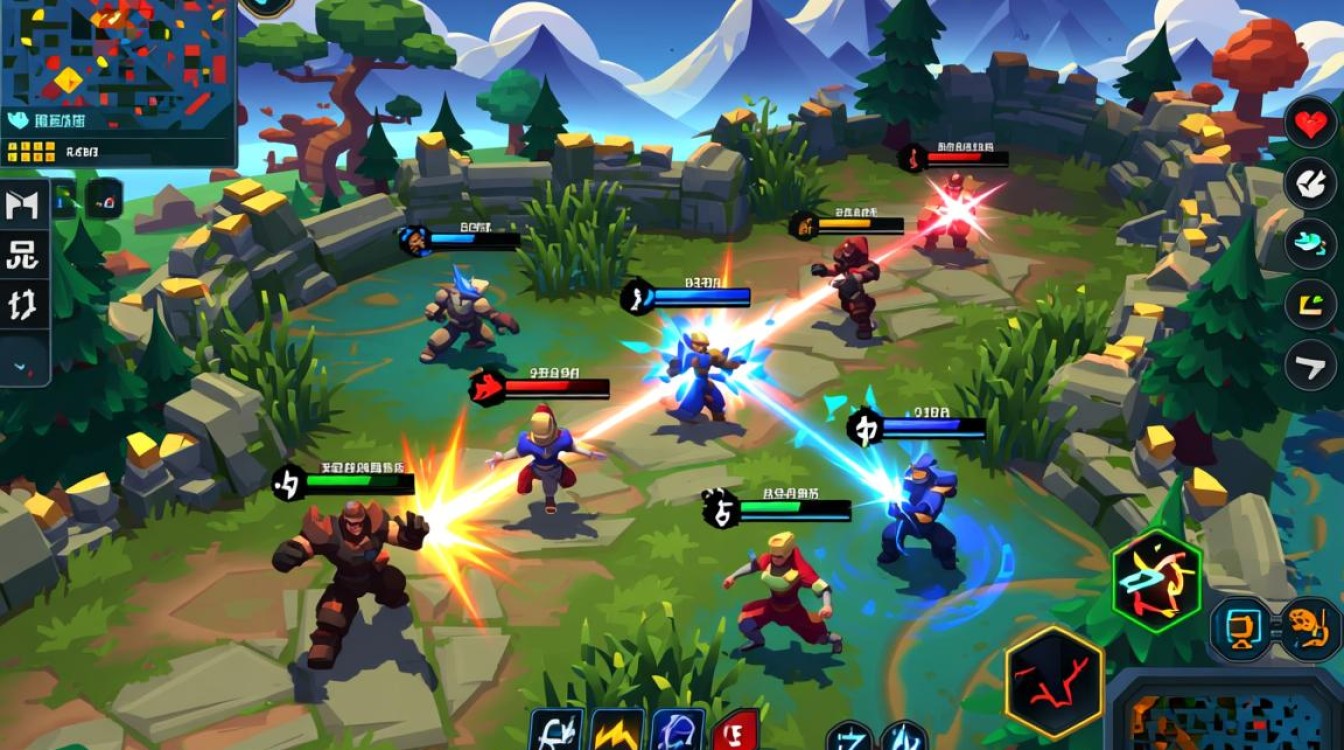
Task: Cast the blue swirl ability
Action: click(678, 732)
